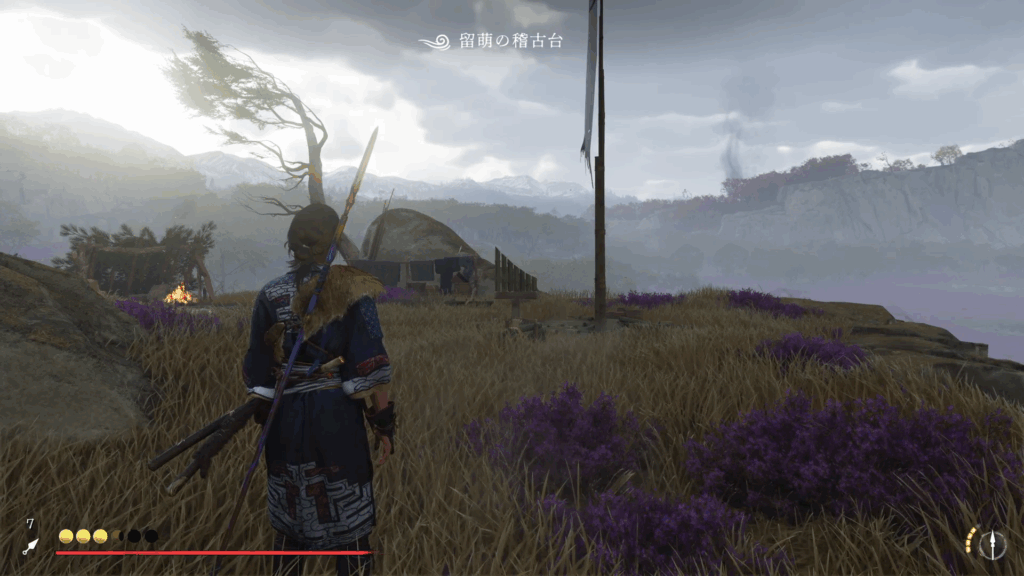
Task: Select the kunai throwing weapon icon
Action: pos(31,546)
